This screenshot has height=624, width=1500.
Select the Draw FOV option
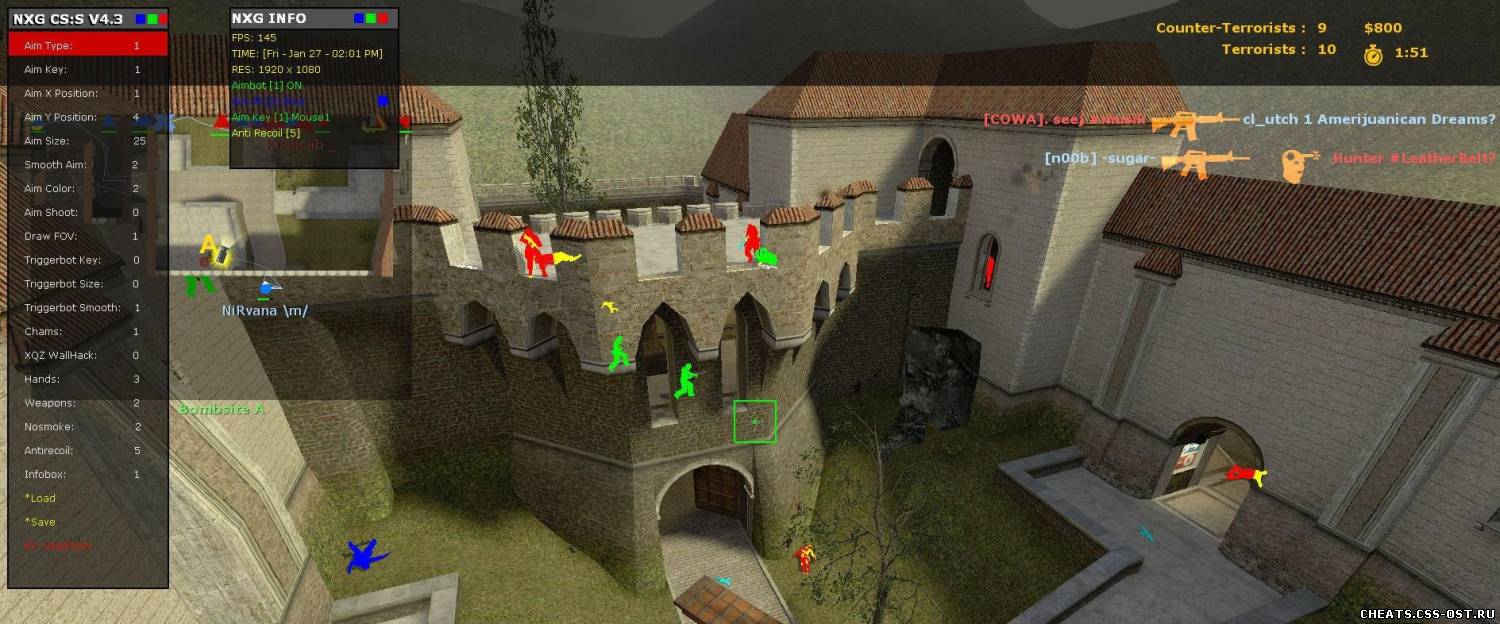[x=88, y=236]
